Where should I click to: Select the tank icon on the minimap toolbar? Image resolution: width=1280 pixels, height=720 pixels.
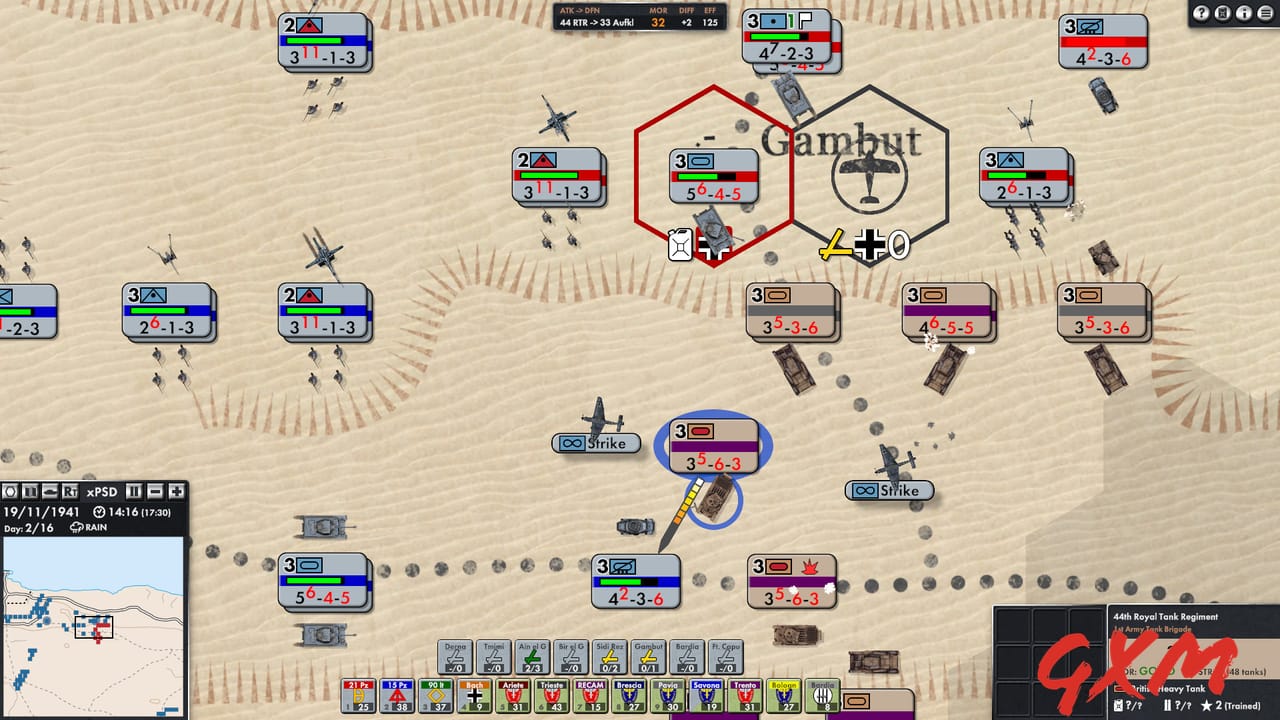coord(51,492)
